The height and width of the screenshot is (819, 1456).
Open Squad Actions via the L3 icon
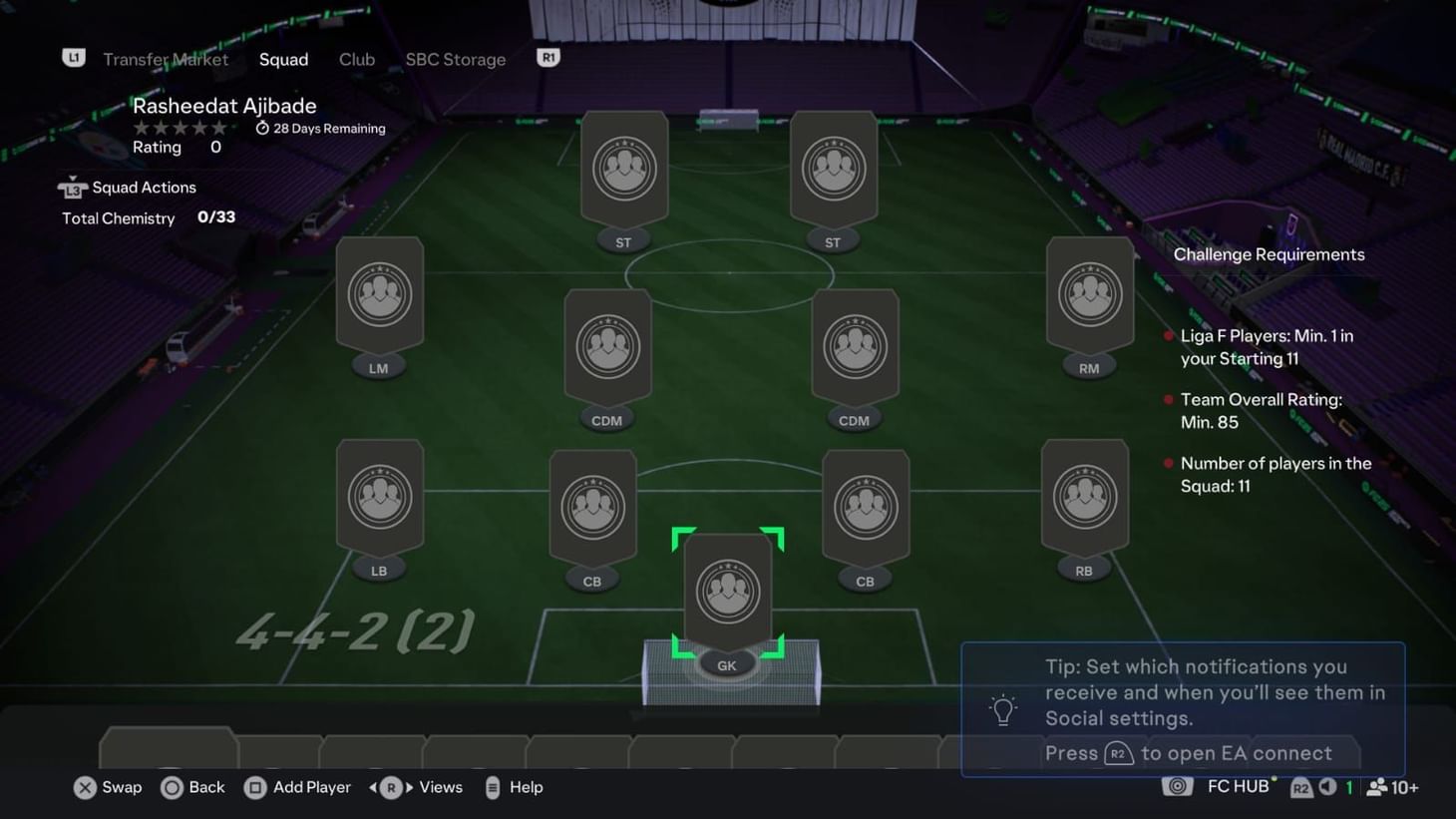(x=73, y=188)
